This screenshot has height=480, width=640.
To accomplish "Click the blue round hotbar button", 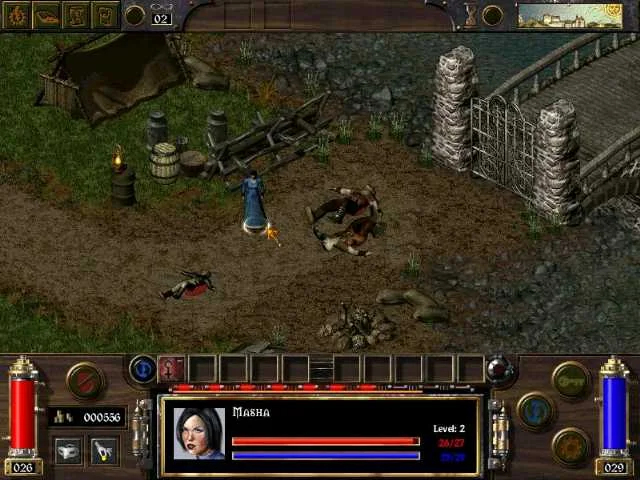I will (143, 369).
